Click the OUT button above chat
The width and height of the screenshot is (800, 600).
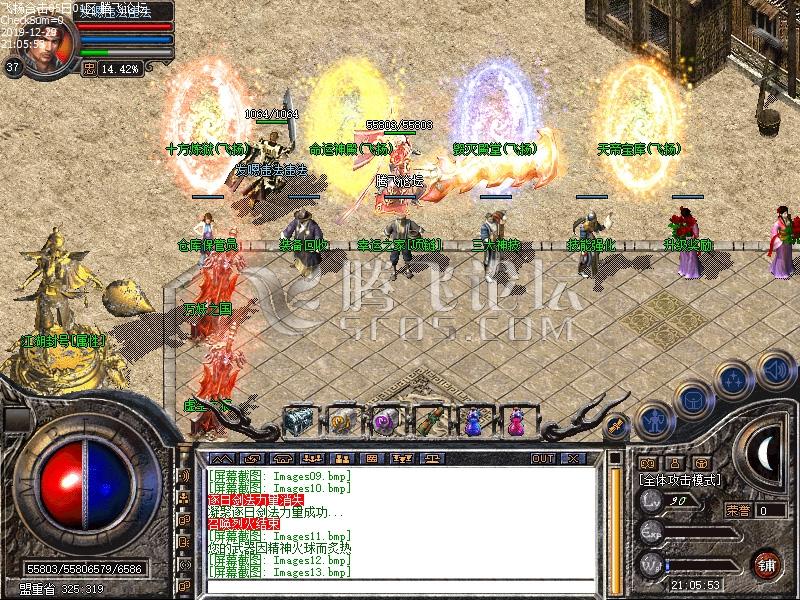coord(543,458)
